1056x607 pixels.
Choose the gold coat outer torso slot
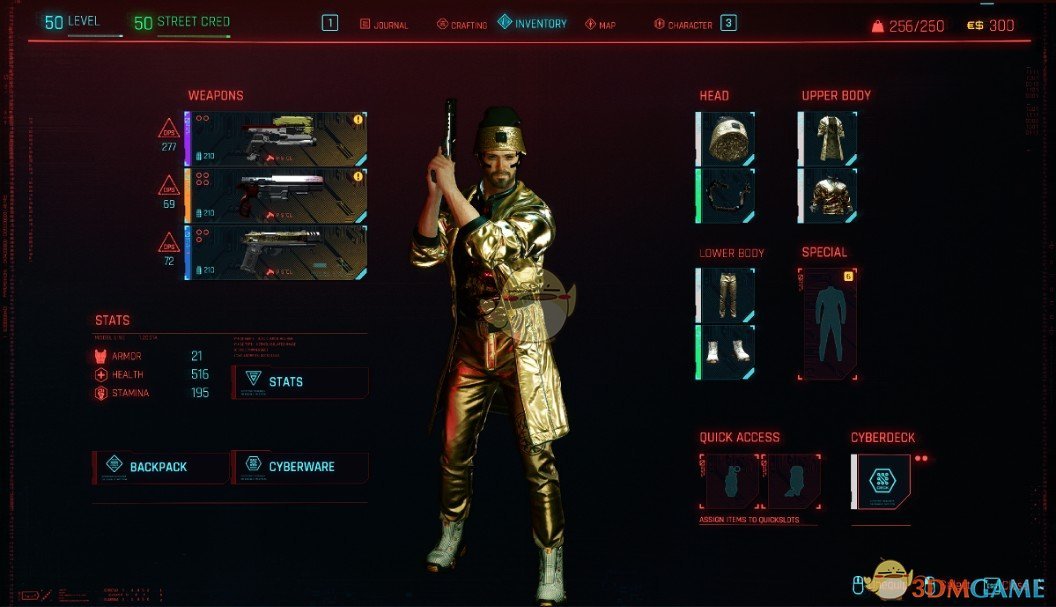(828, 138)
